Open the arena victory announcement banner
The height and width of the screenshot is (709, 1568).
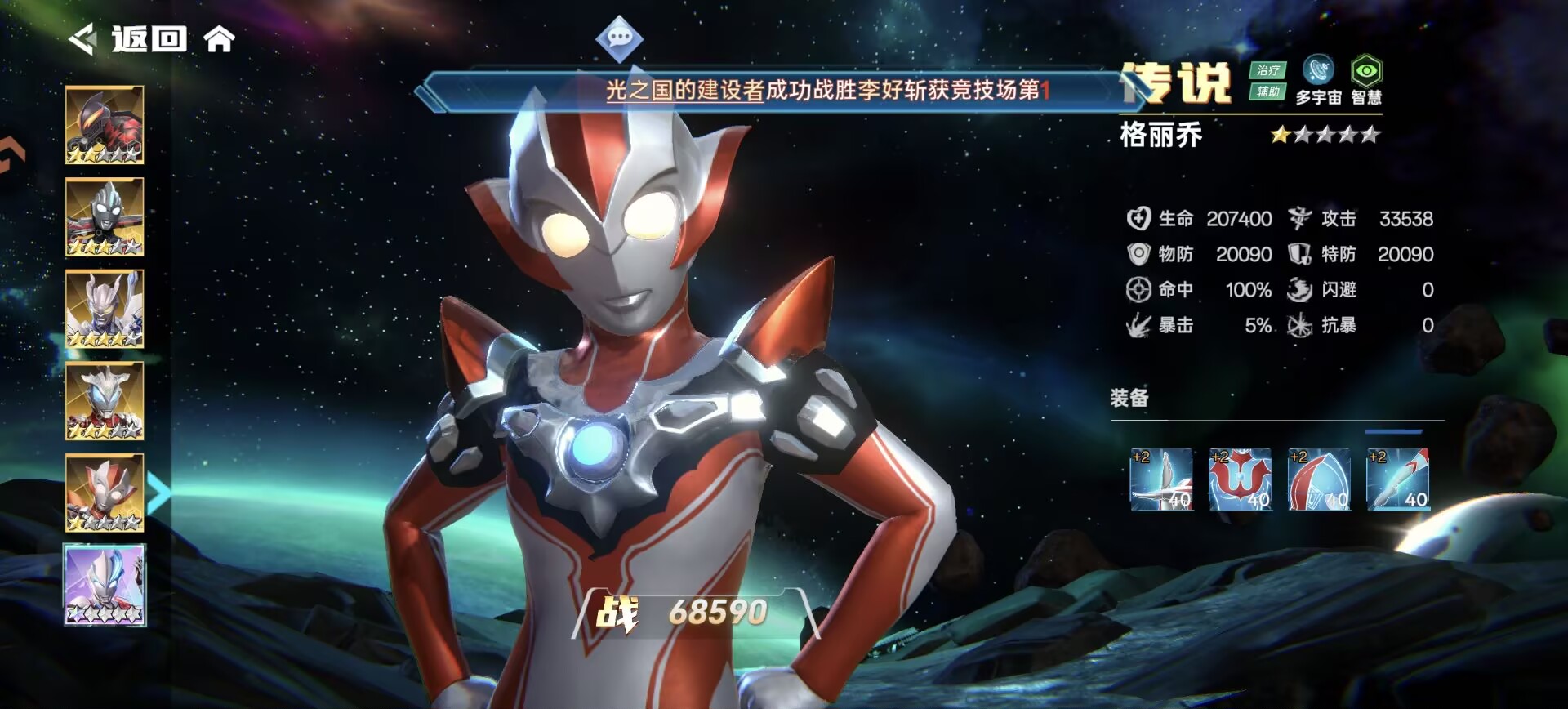point(825,90)
